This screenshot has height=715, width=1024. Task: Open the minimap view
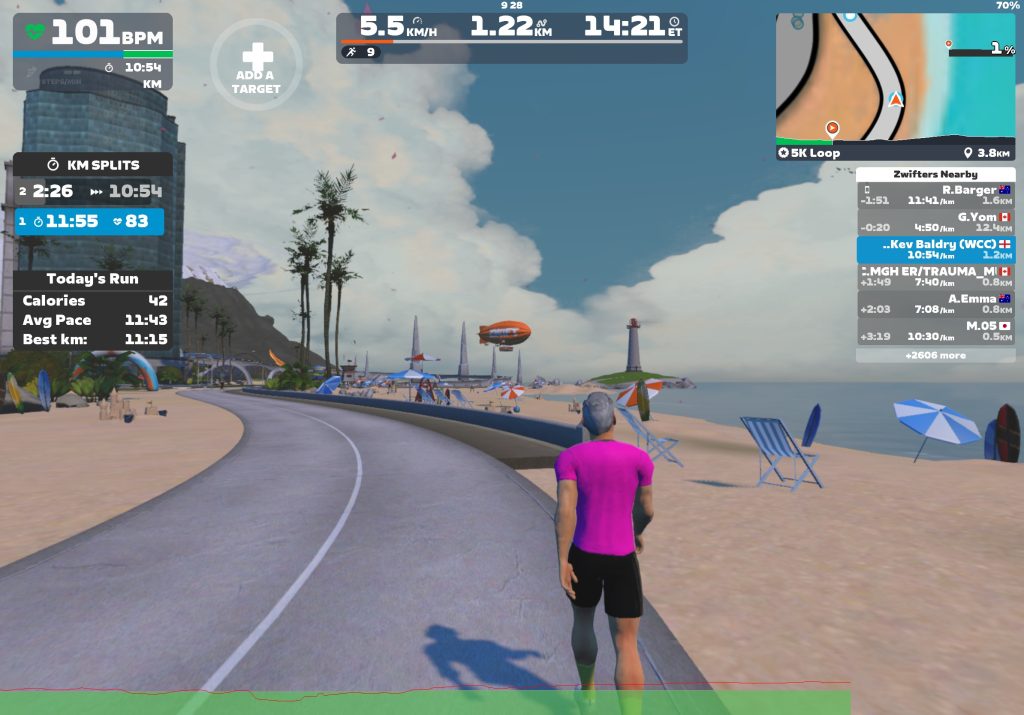pyautogui.click(x=895, y=77)
